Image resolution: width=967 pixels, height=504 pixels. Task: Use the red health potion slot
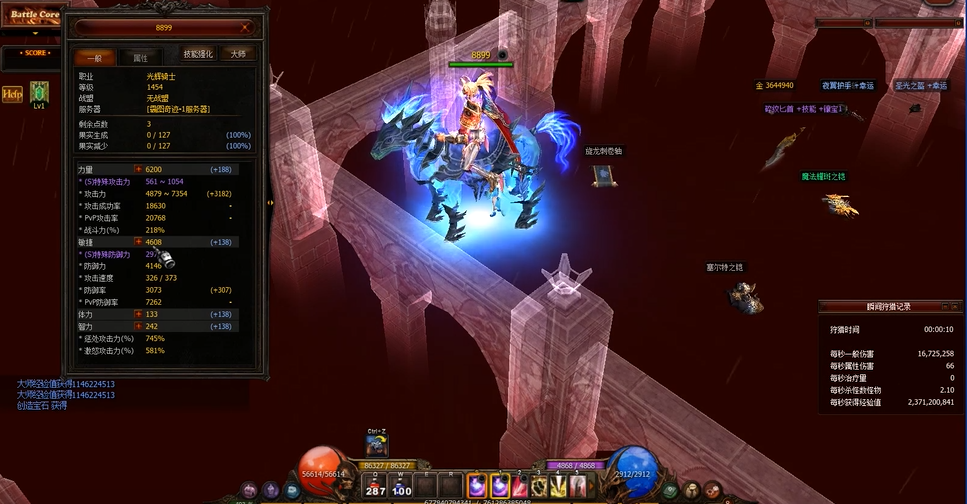(x=375, y=486)
